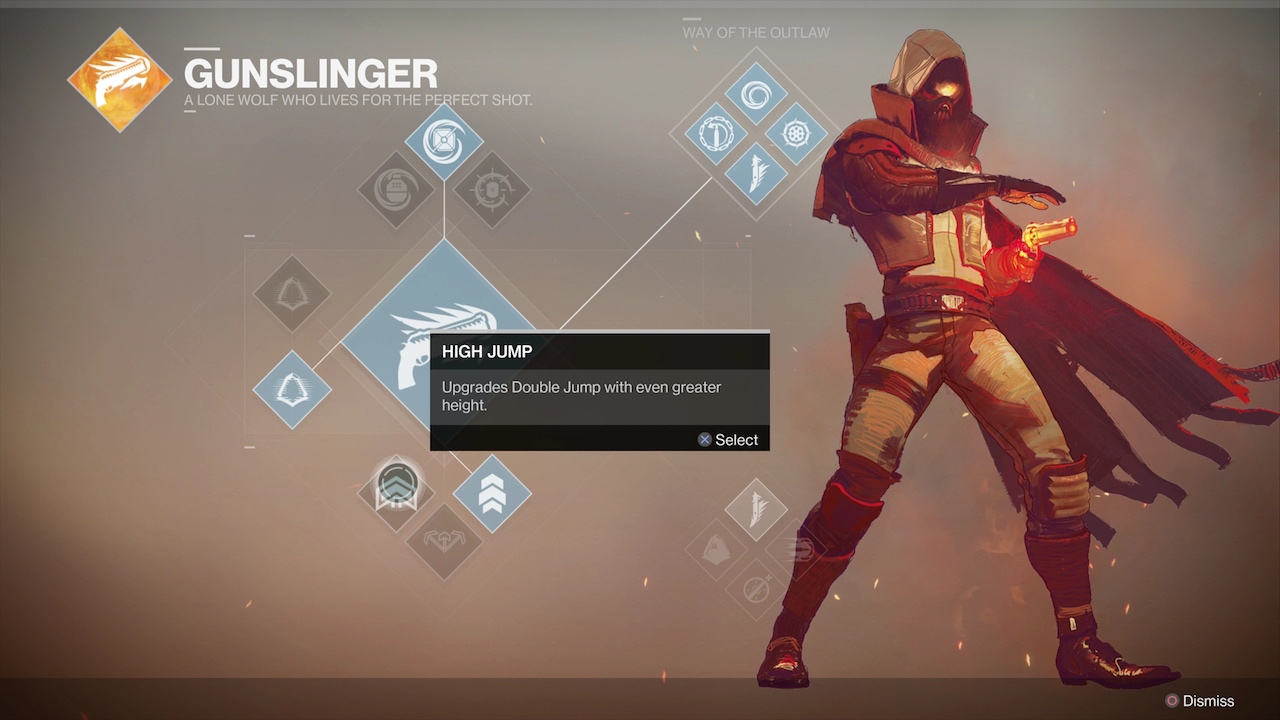1280x720 pixels.
Task: Choose the faded jagged blade perk in lower tree
Action: point(757,510)
